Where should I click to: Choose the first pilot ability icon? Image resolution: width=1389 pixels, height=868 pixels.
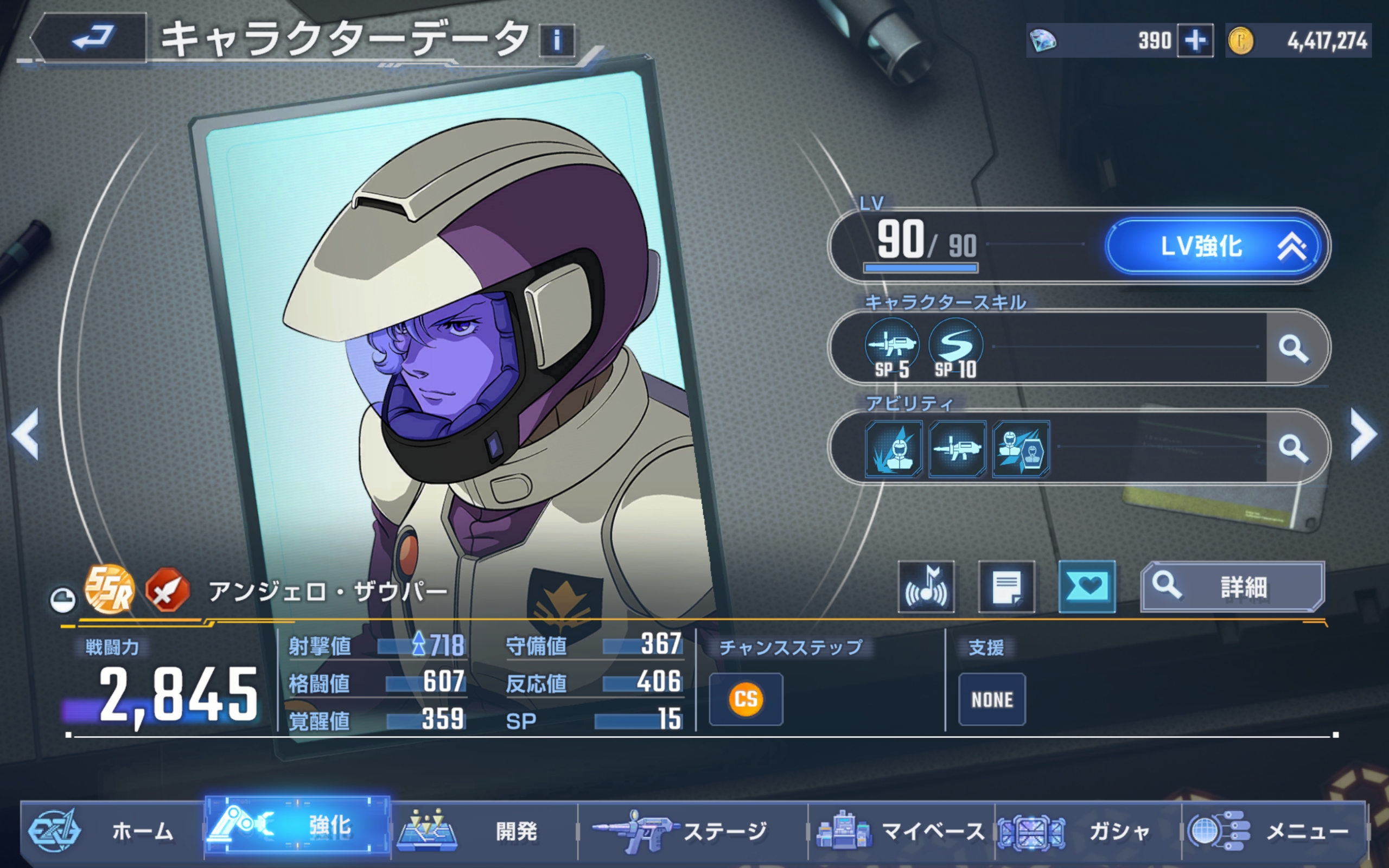(894, 449)
